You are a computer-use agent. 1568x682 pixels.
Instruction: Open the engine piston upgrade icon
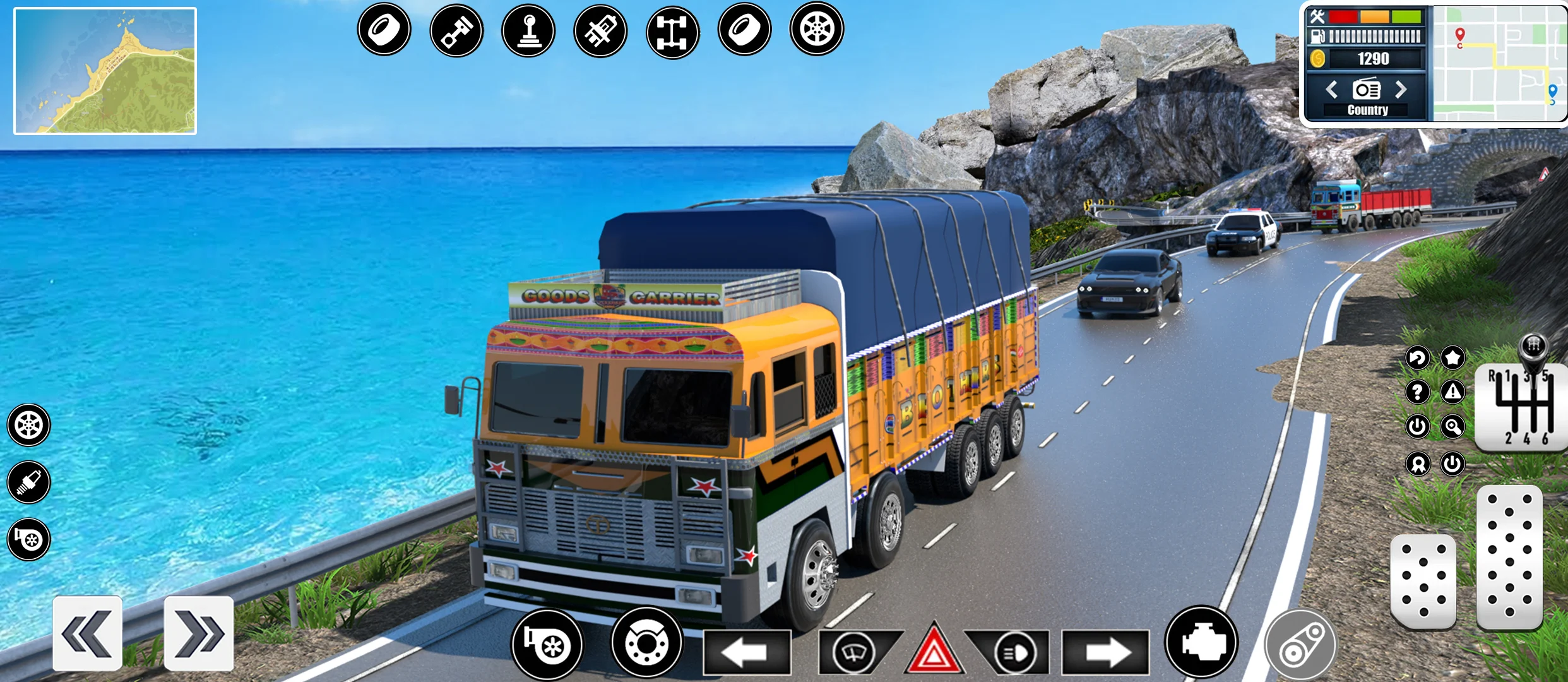pos(457,29)
